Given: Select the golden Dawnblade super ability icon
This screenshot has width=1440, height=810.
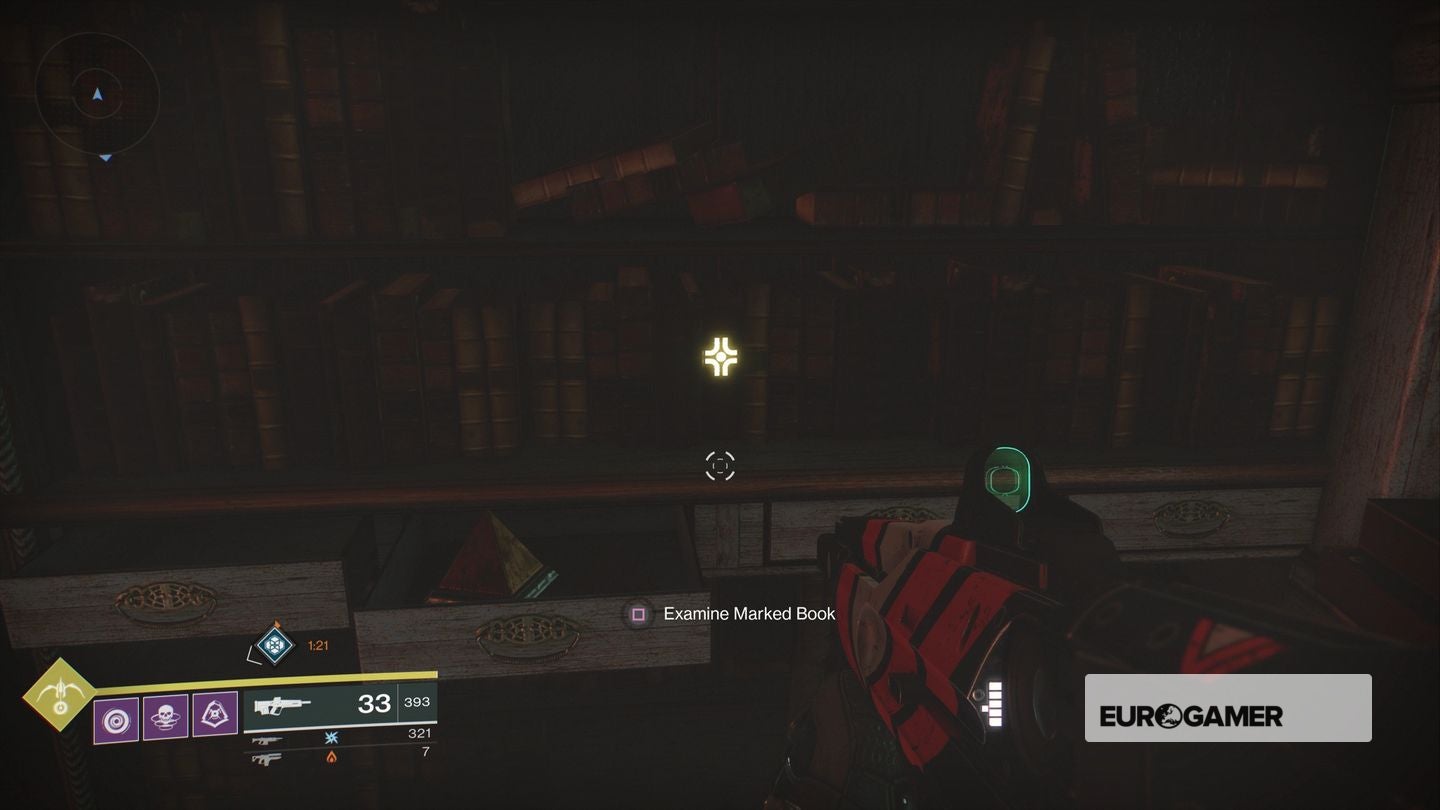Looking at the screenshot, I should click(60, 695).
